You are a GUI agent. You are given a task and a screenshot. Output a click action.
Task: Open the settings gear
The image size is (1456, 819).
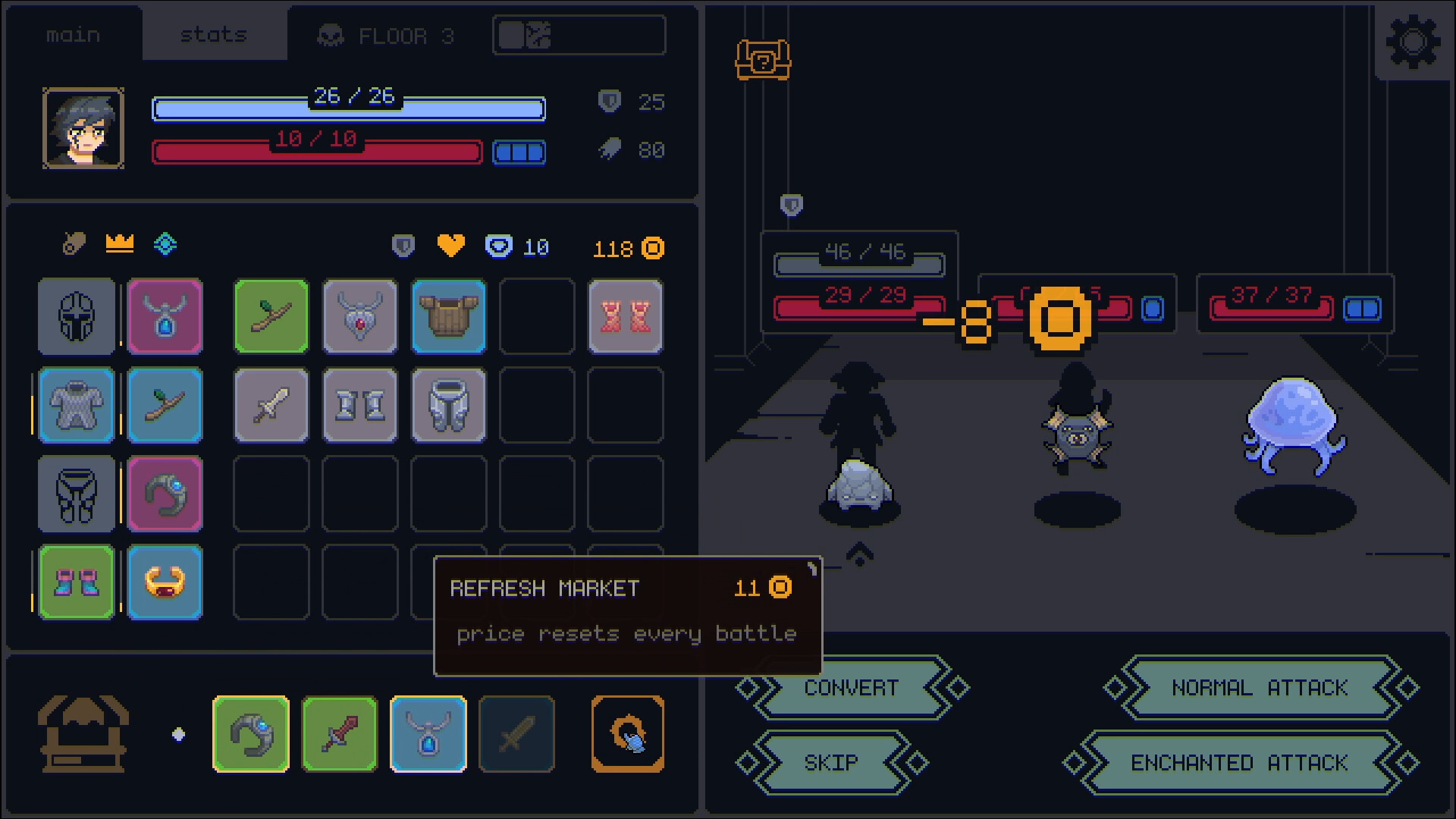coord(1413,42)
